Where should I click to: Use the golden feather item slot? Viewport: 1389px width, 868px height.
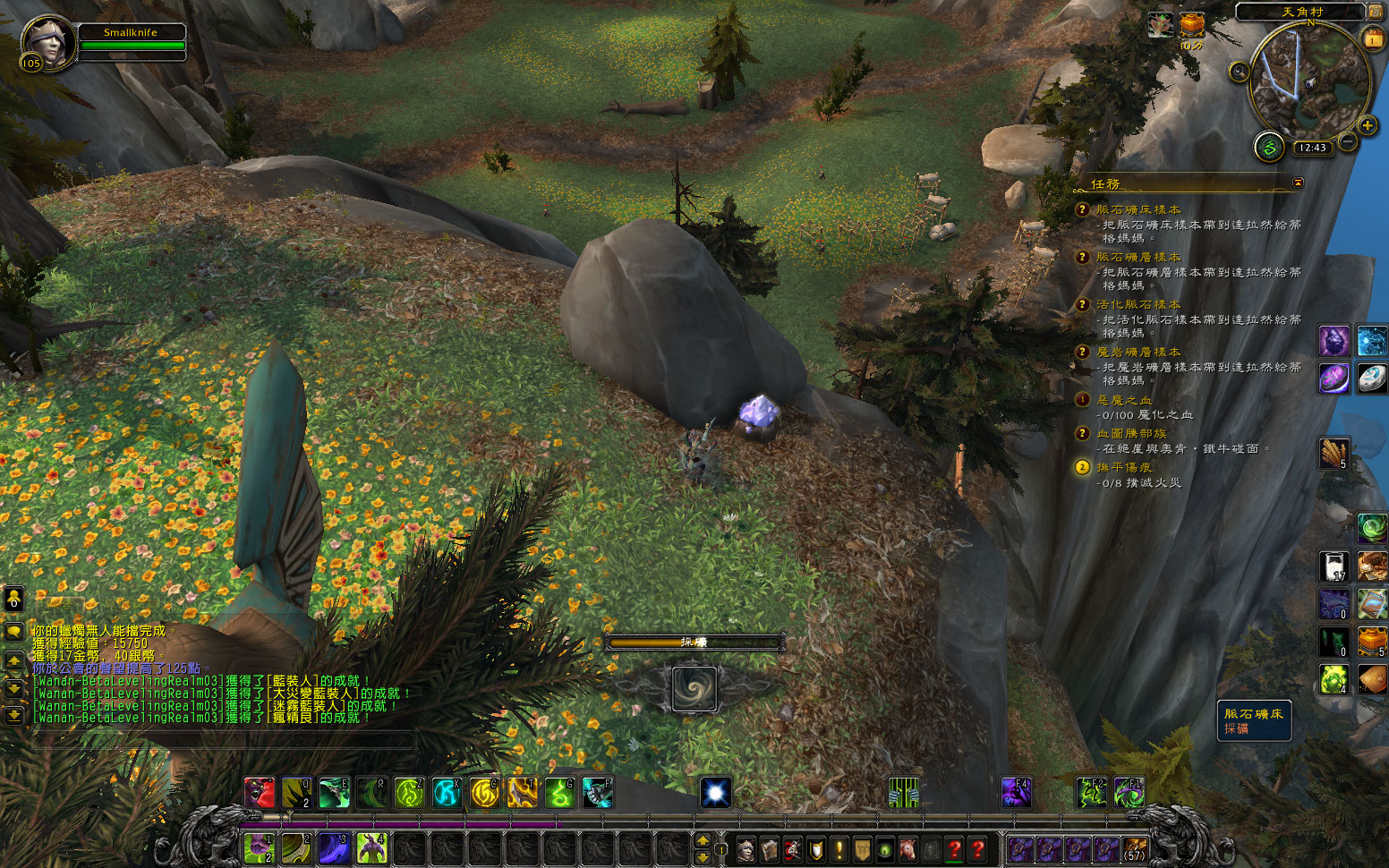point(1334,453)
